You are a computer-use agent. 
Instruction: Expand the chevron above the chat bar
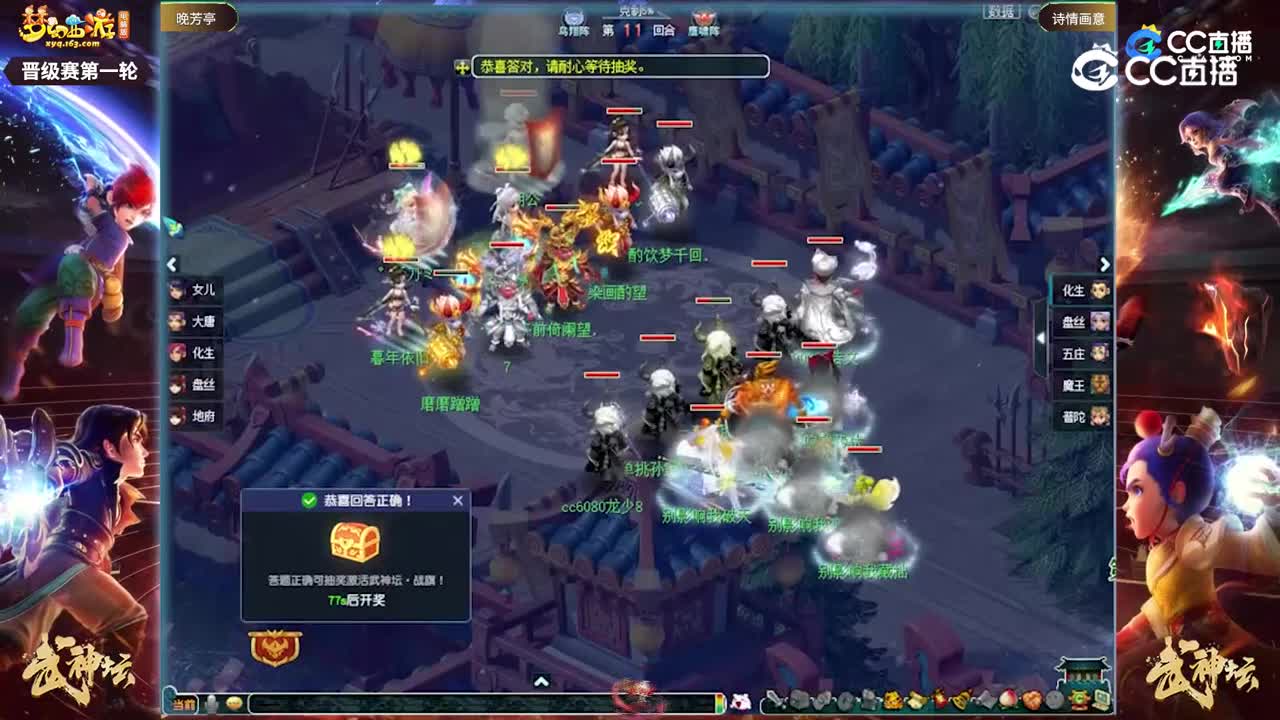click(541, 681)
